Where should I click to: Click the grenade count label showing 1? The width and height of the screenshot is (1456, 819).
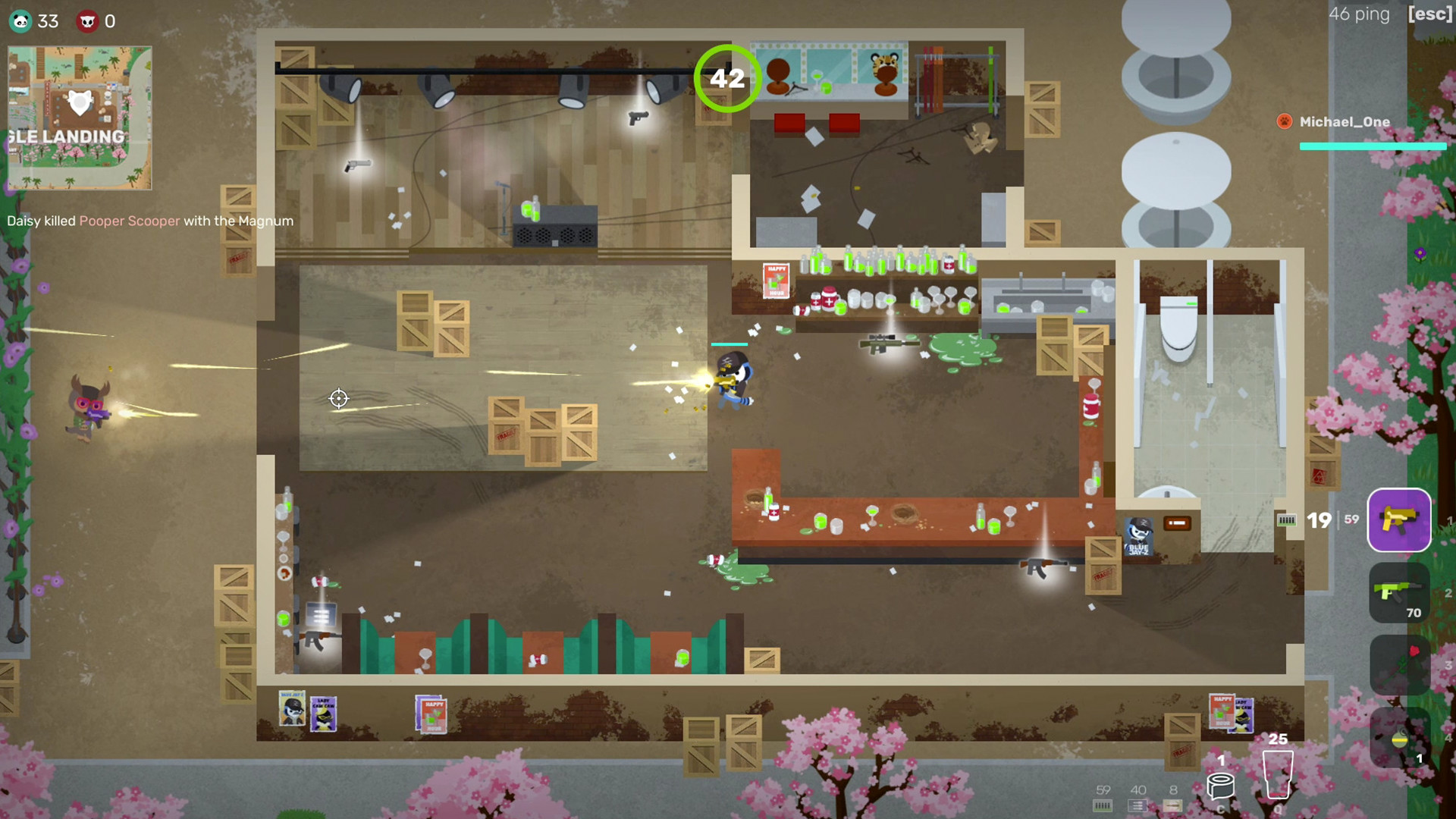click(1418, 758)
